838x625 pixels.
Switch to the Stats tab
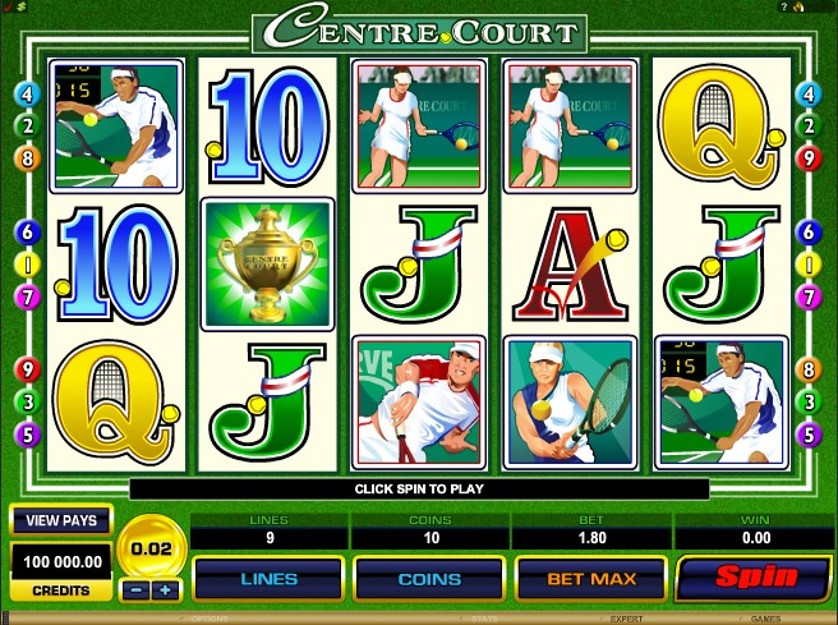tap(484, 620)
